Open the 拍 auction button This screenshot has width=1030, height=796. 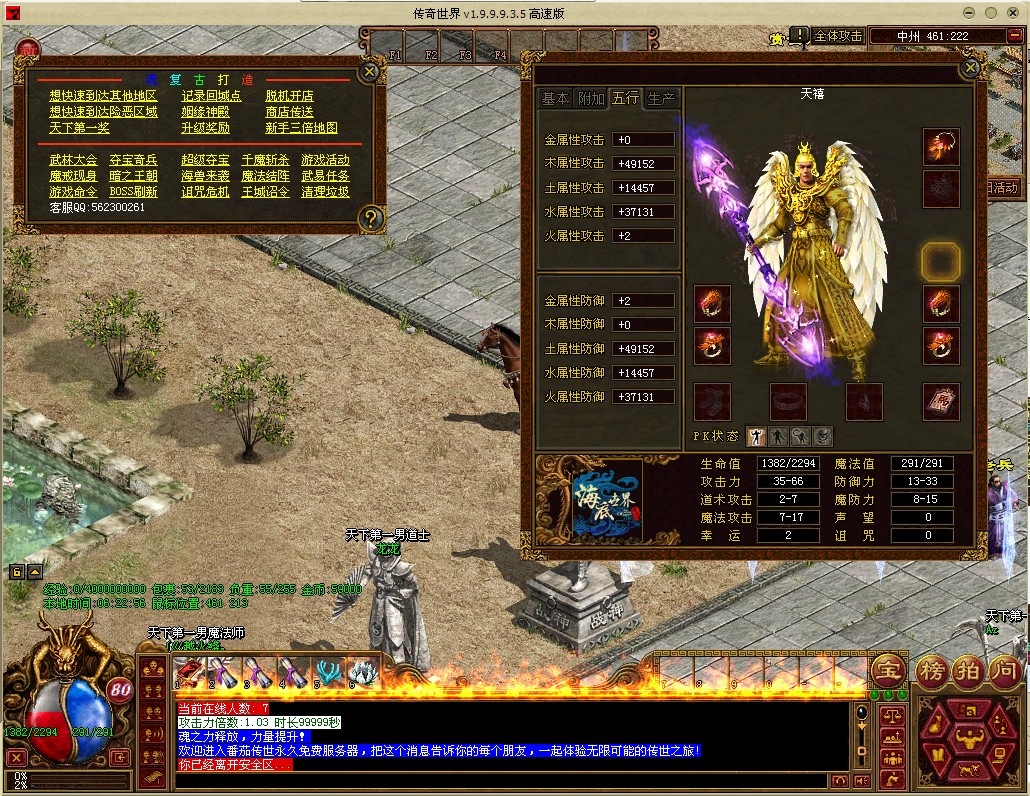point(967,670)
